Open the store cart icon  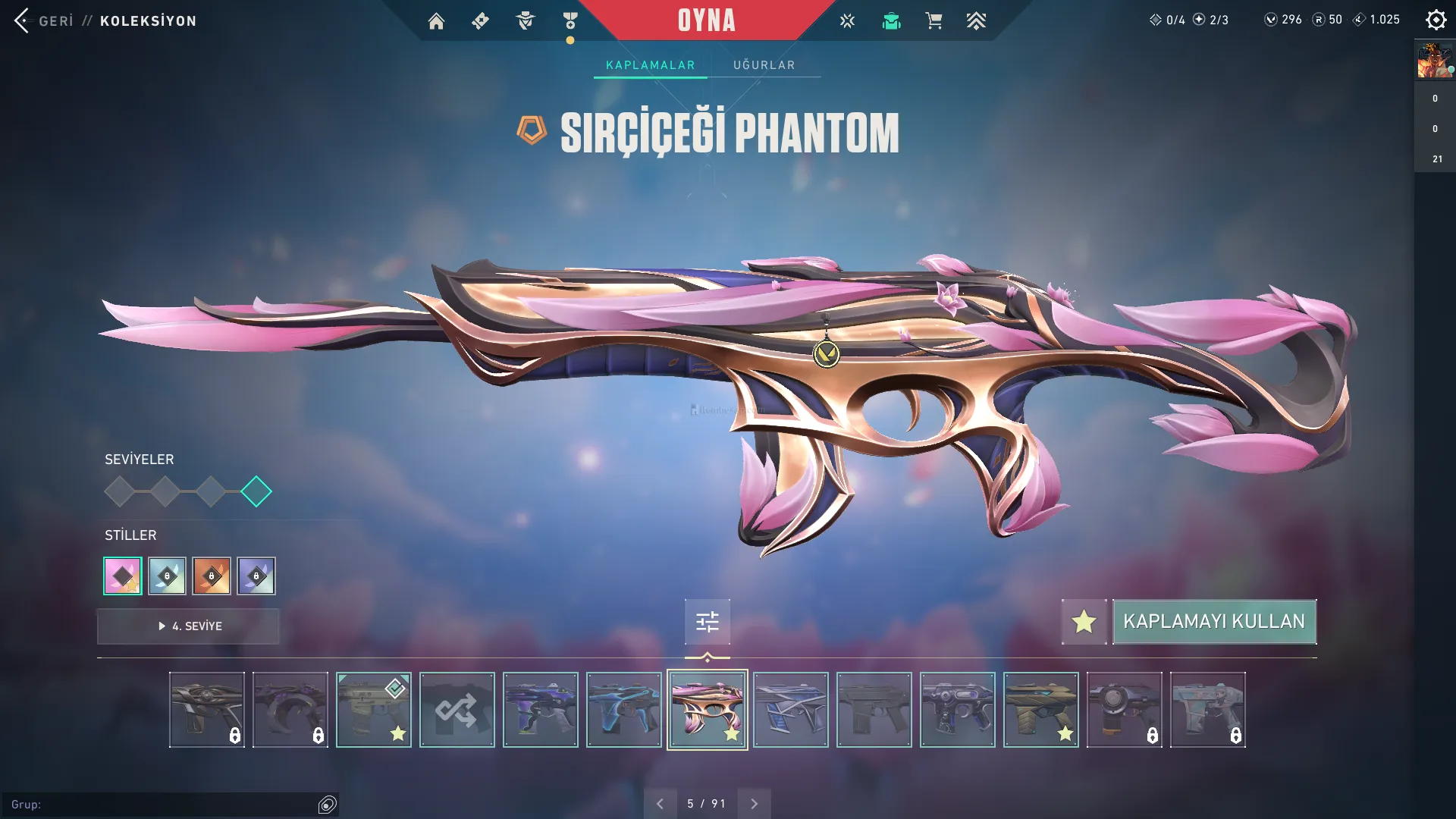click(934, 21)
